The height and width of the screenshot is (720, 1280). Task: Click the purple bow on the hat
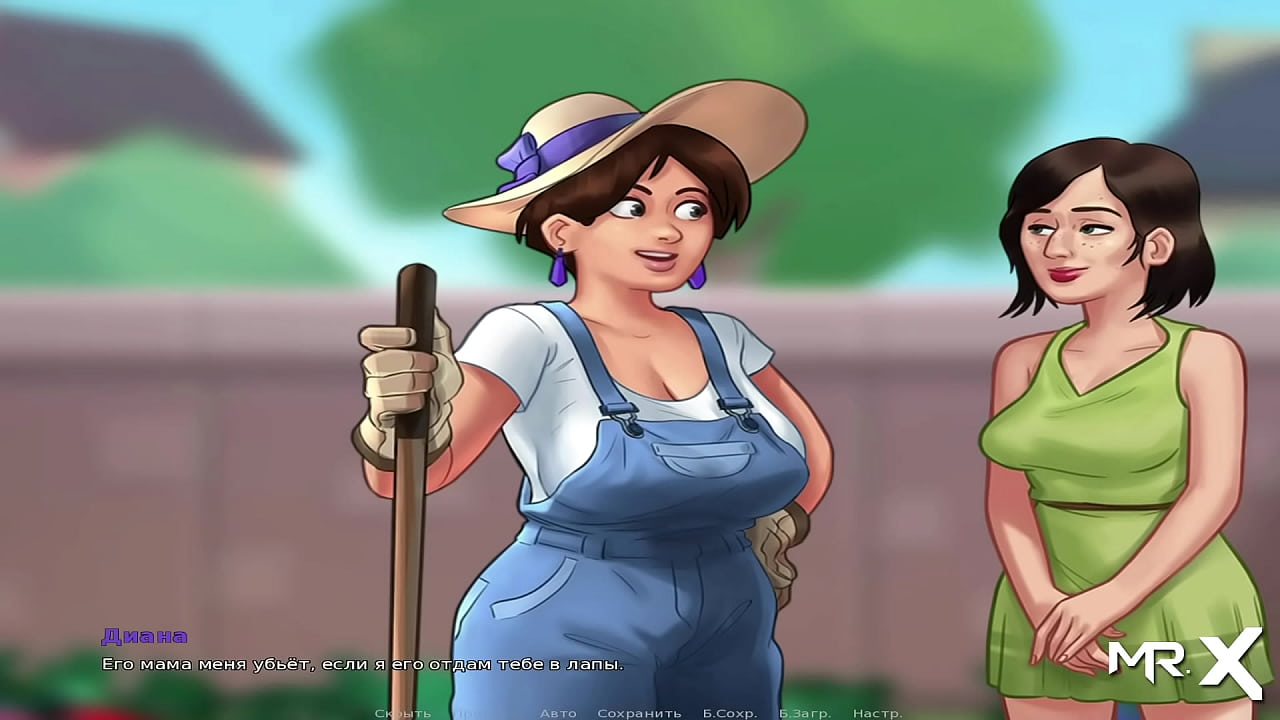click(520, 160)
